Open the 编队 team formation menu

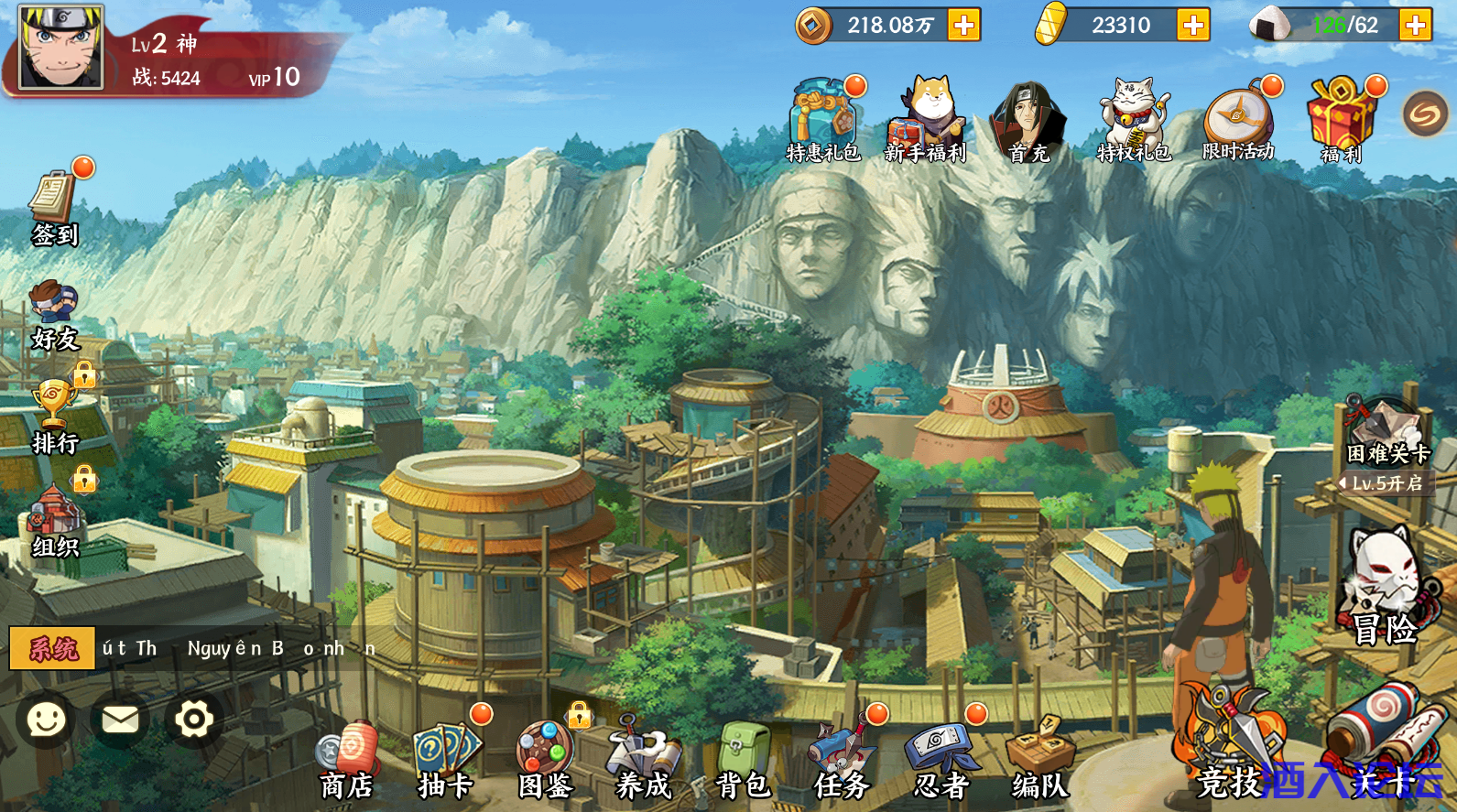[1039, 762]
